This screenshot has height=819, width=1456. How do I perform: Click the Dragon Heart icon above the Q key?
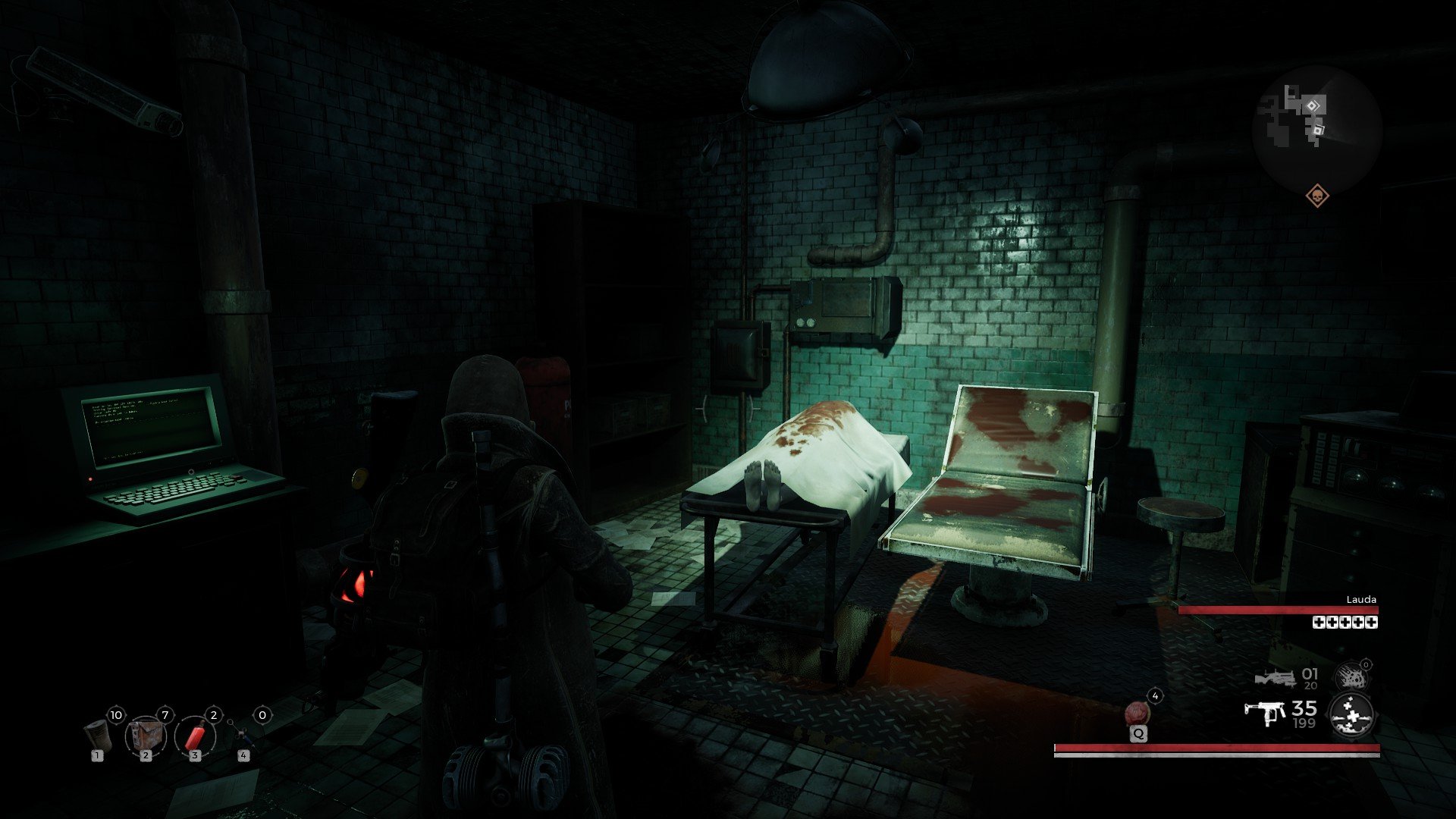(1138, 714)
